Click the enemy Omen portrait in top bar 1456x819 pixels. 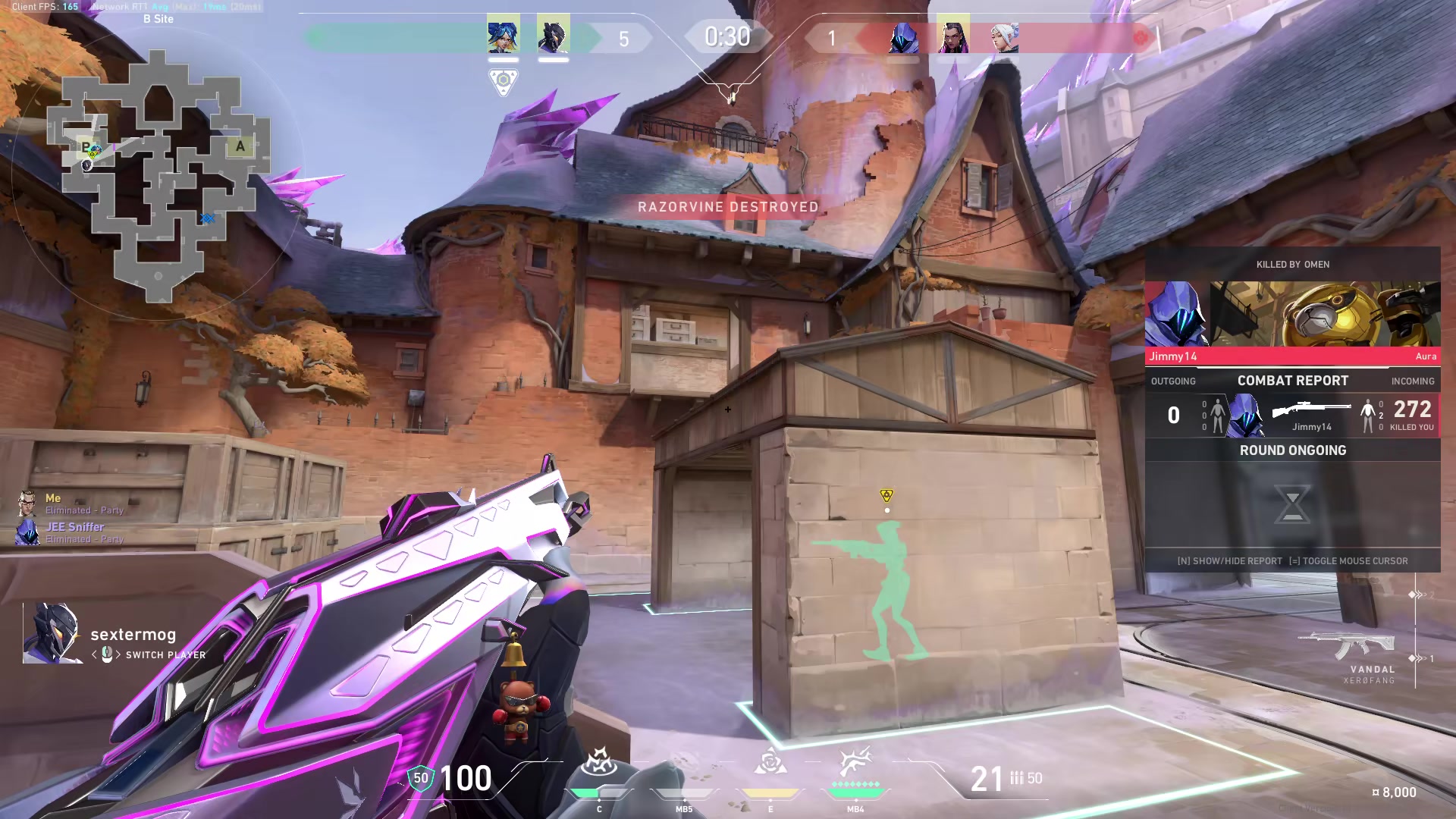point(903,36)
